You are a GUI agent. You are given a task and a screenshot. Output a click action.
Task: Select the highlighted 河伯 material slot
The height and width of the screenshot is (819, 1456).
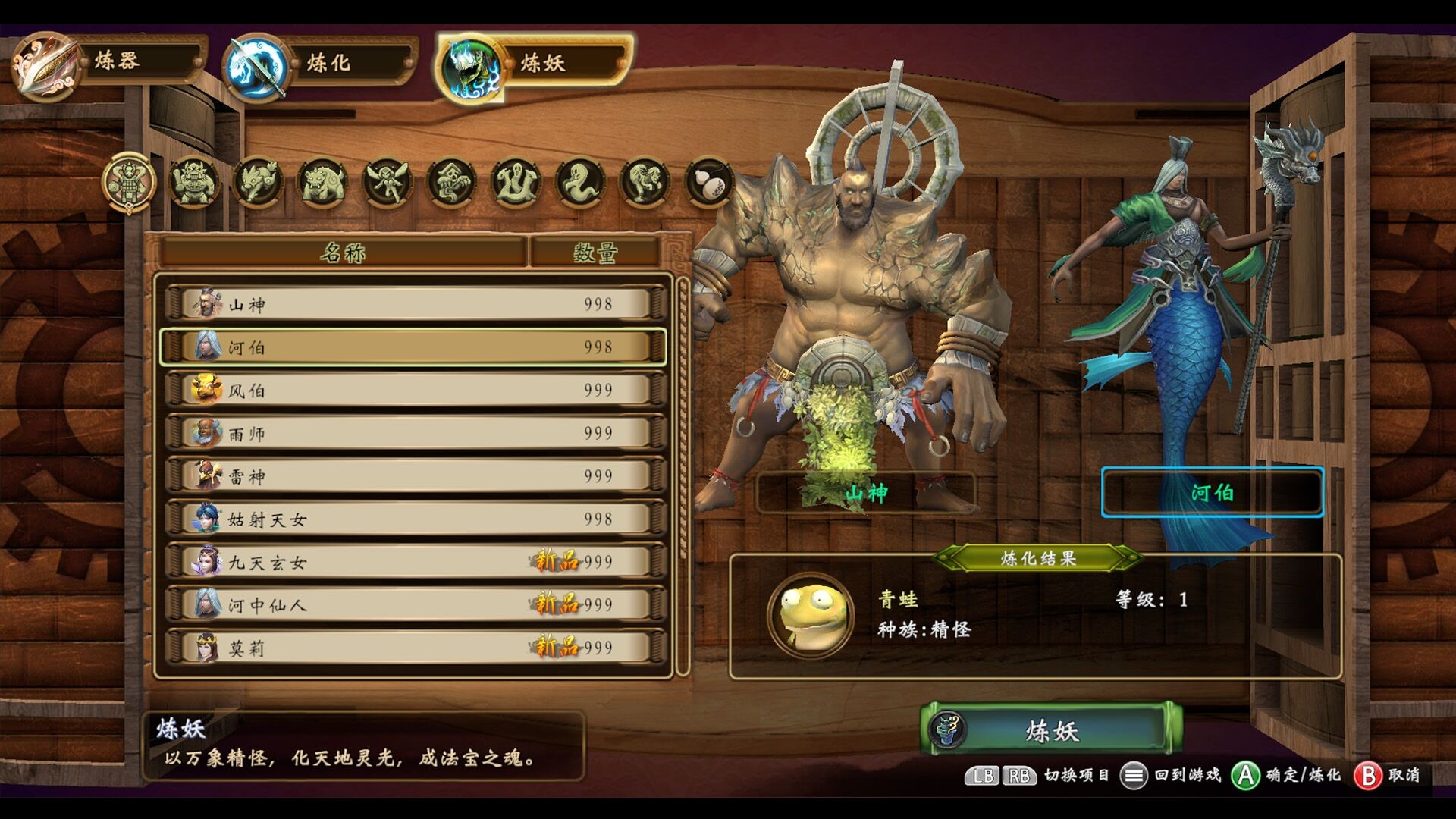coord(1212,493)
